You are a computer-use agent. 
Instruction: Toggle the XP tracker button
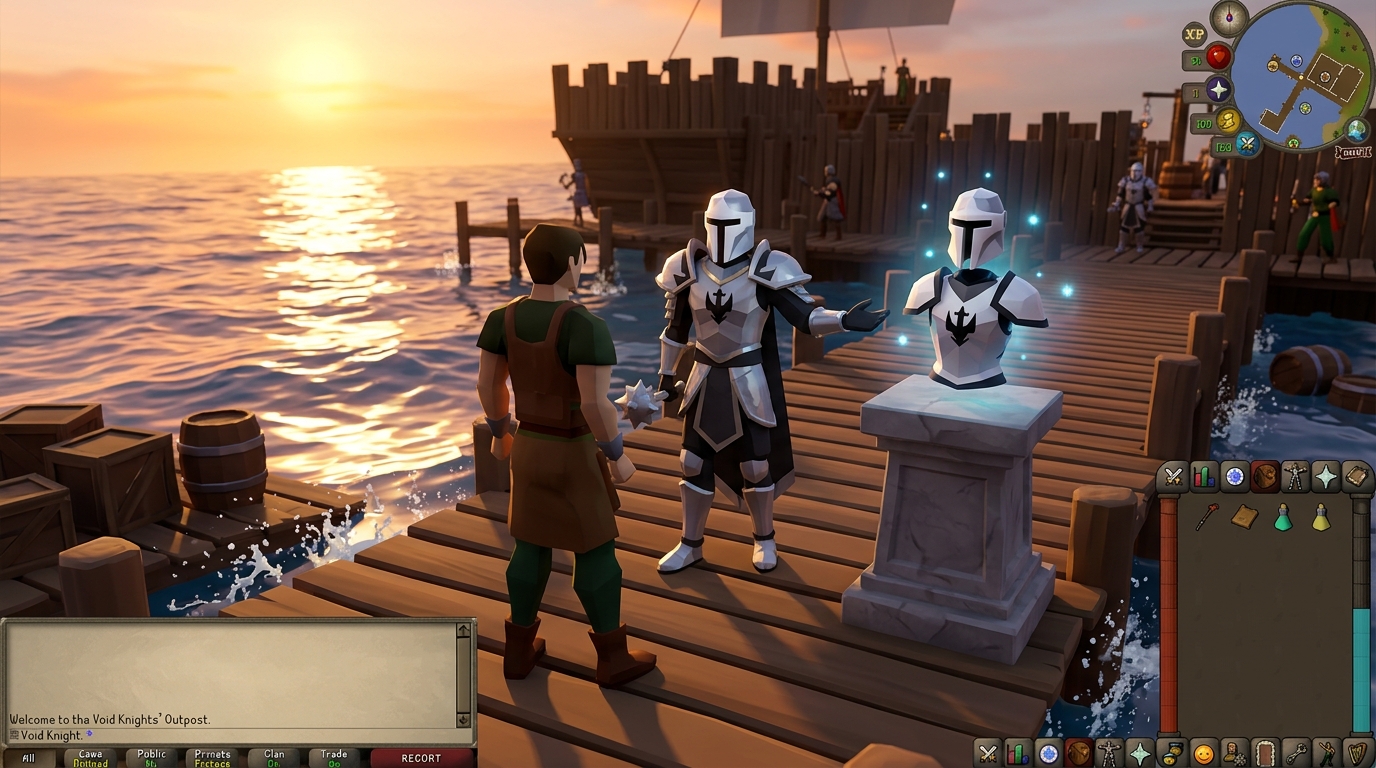[1194, 34]
